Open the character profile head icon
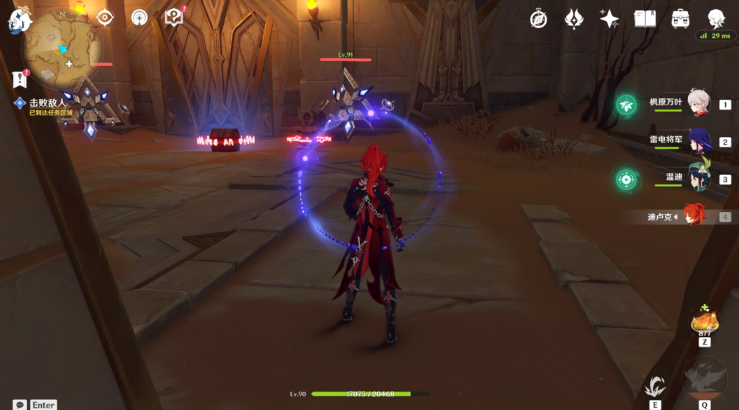 pyautogui.click(x=716, y=18)
